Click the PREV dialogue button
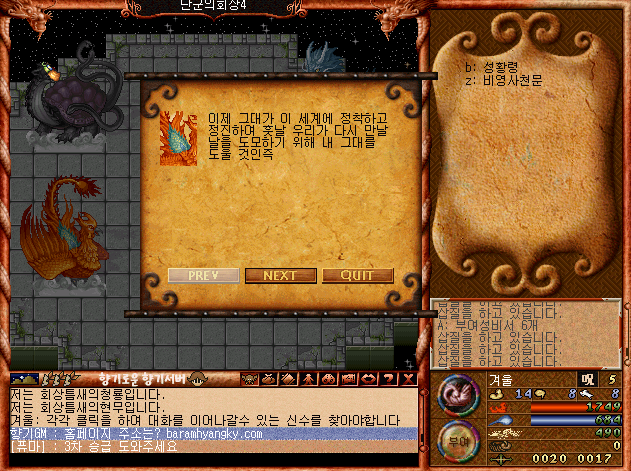This screenshot has height=471, width=631. (203, 276)
